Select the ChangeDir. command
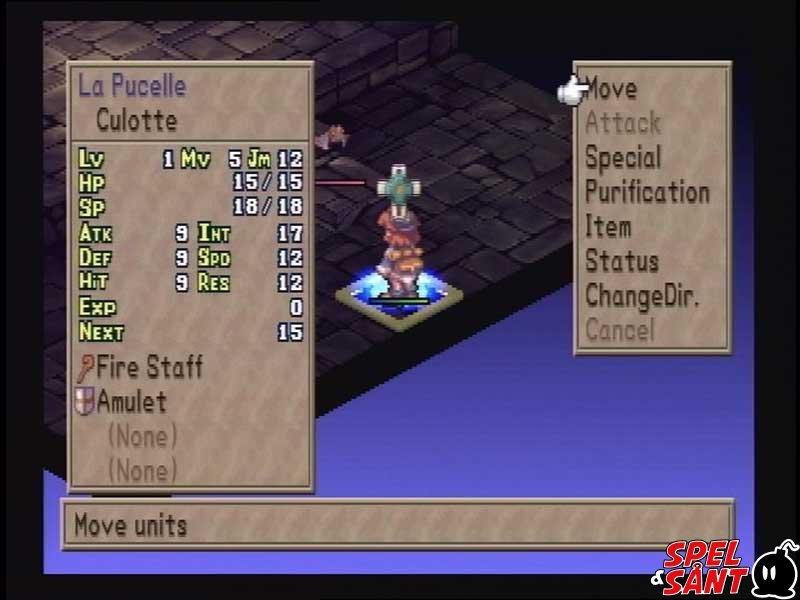 (x=641, y=296)
